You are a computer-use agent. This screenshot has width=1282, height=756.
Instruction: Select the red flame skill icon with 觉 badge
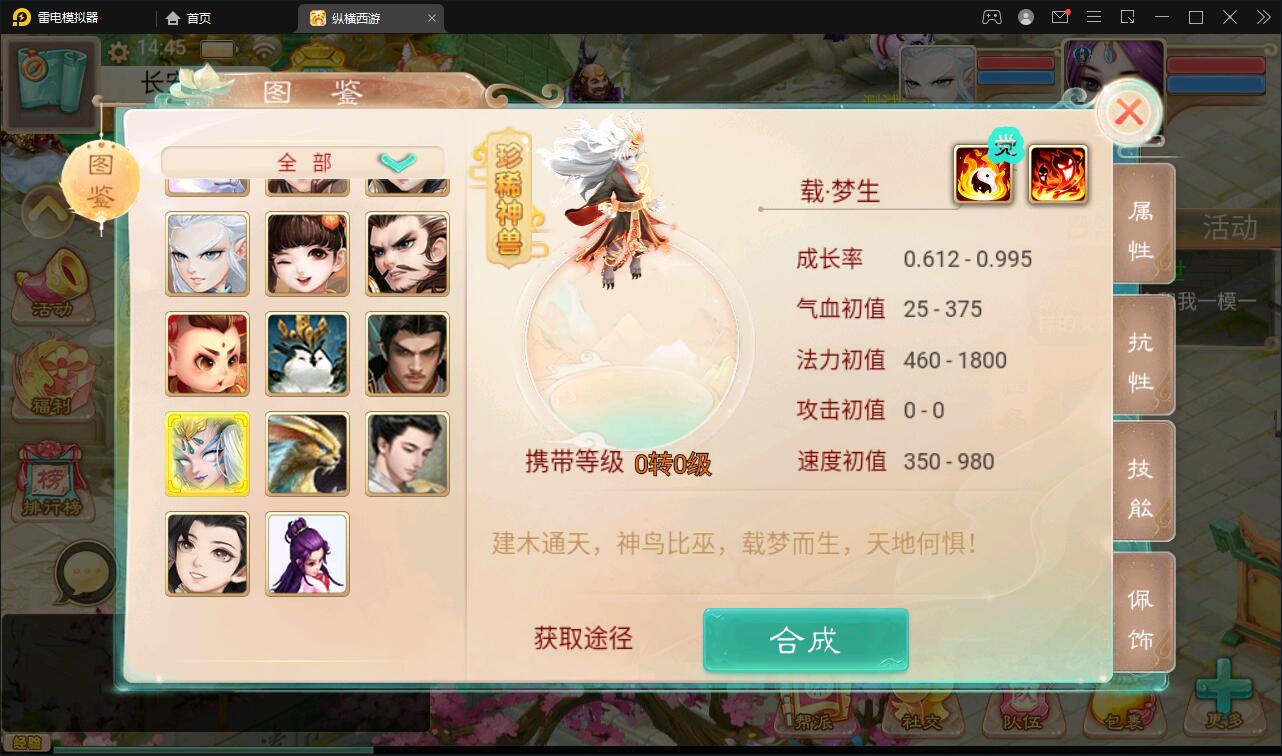[1057, 173]
